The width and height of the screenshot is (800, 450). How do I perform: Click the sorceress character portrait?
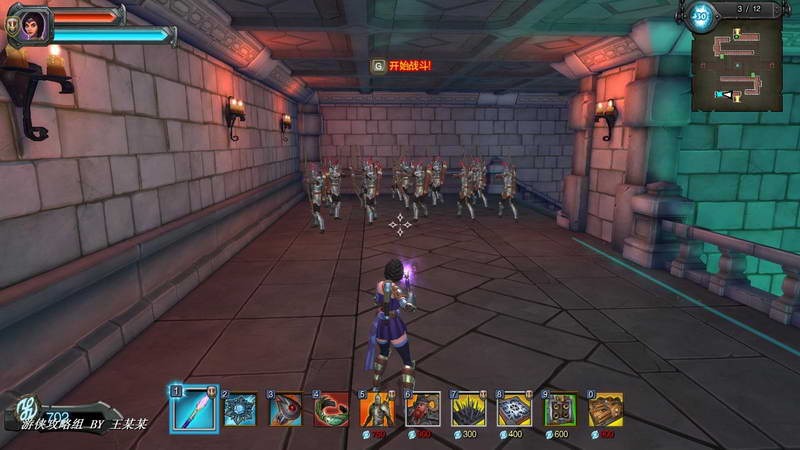[29, 25]
